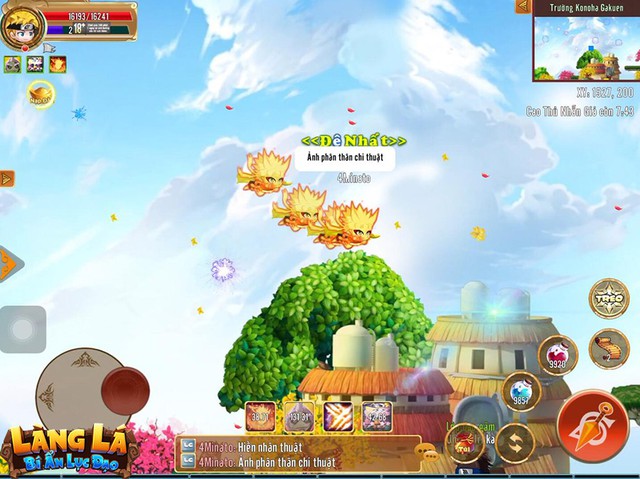Toggle the Treo auto-play button

click(x=608, y=299)
